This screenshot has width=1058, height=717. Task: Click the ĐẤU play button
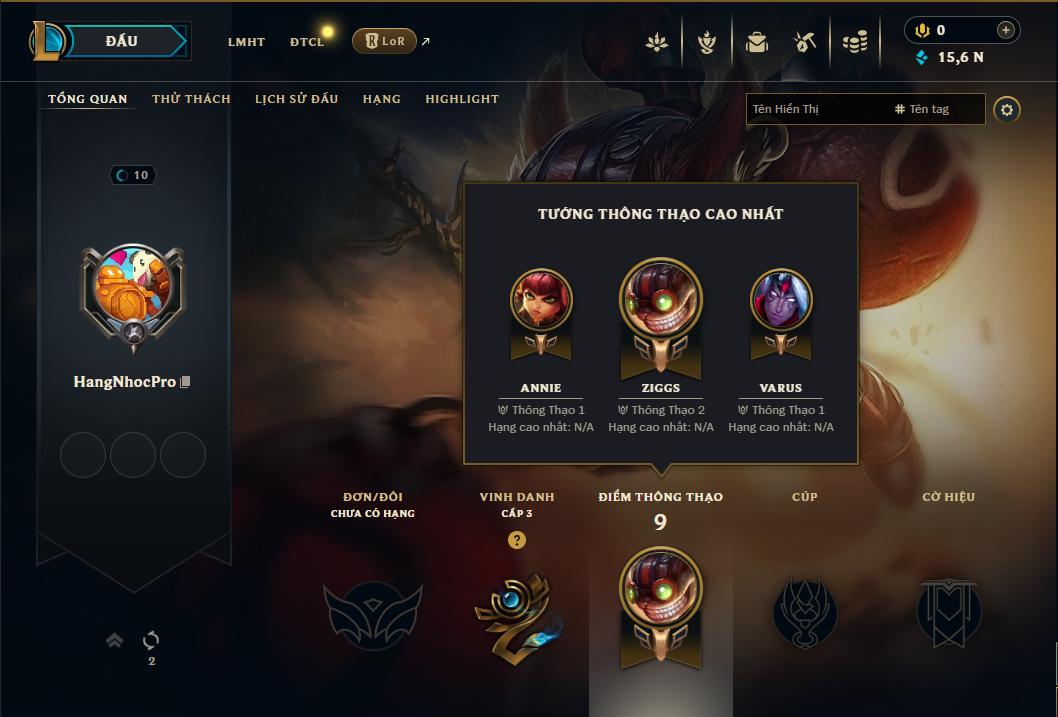pyautogui.click(x=122, y=41)
